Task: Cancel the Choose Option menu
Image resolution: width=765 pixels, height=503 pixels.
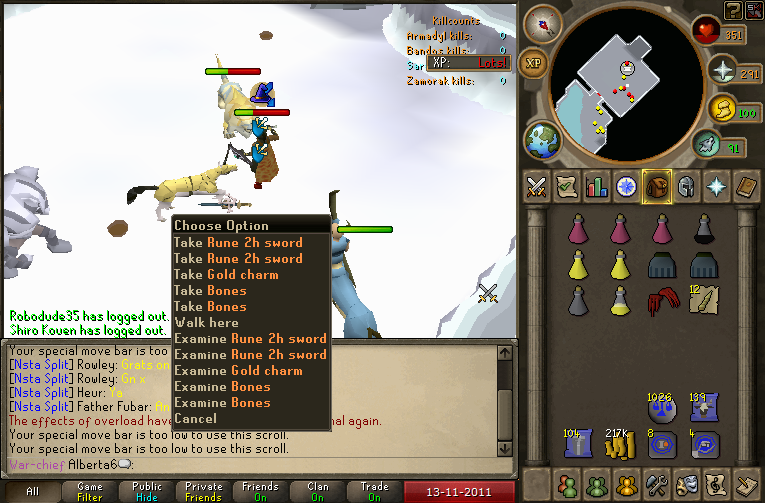Action: click(194, 419)
